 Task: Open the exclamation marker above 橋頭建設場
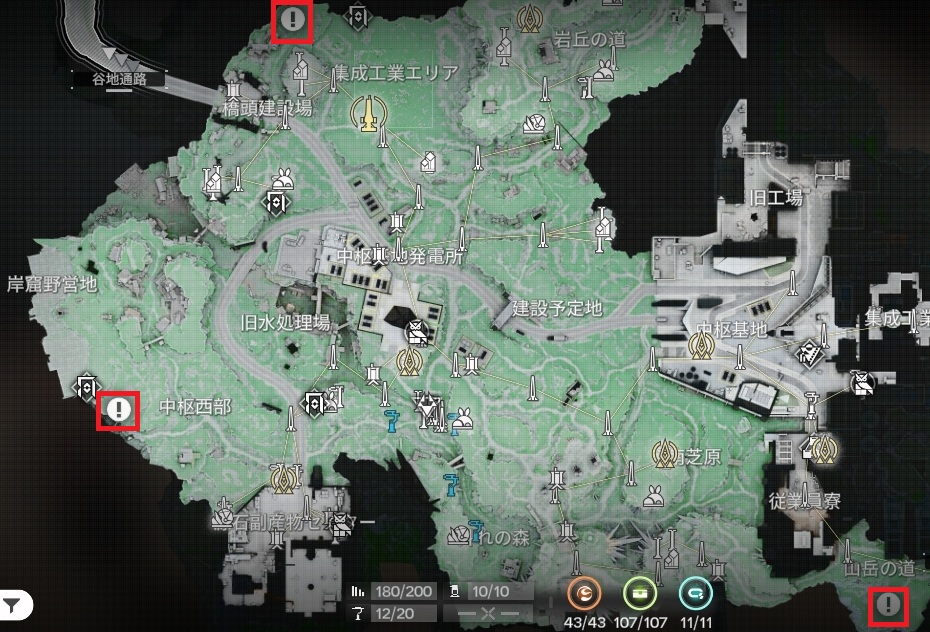point(293,19)
